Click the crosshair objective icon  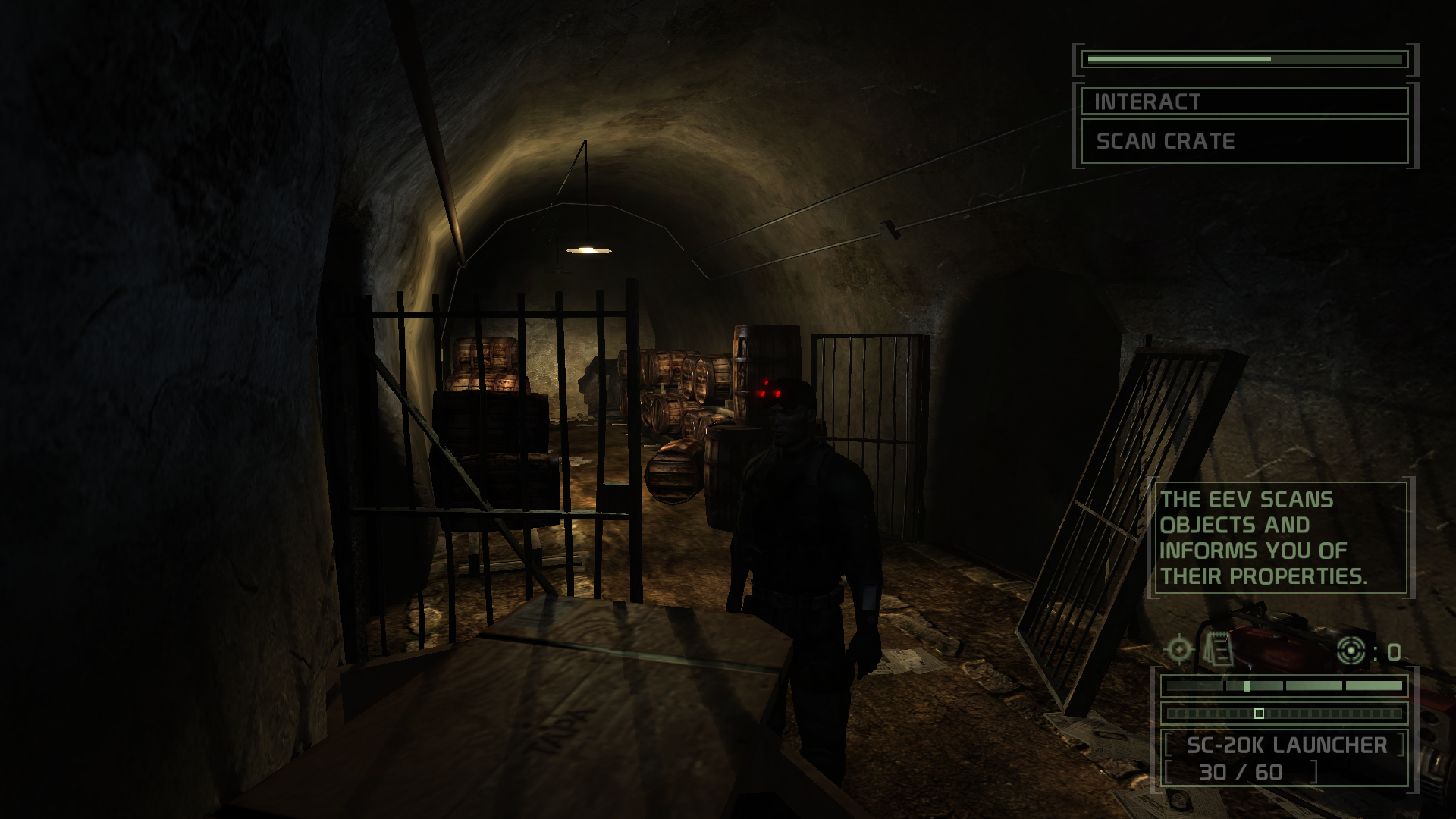[x=1179, y=650]
